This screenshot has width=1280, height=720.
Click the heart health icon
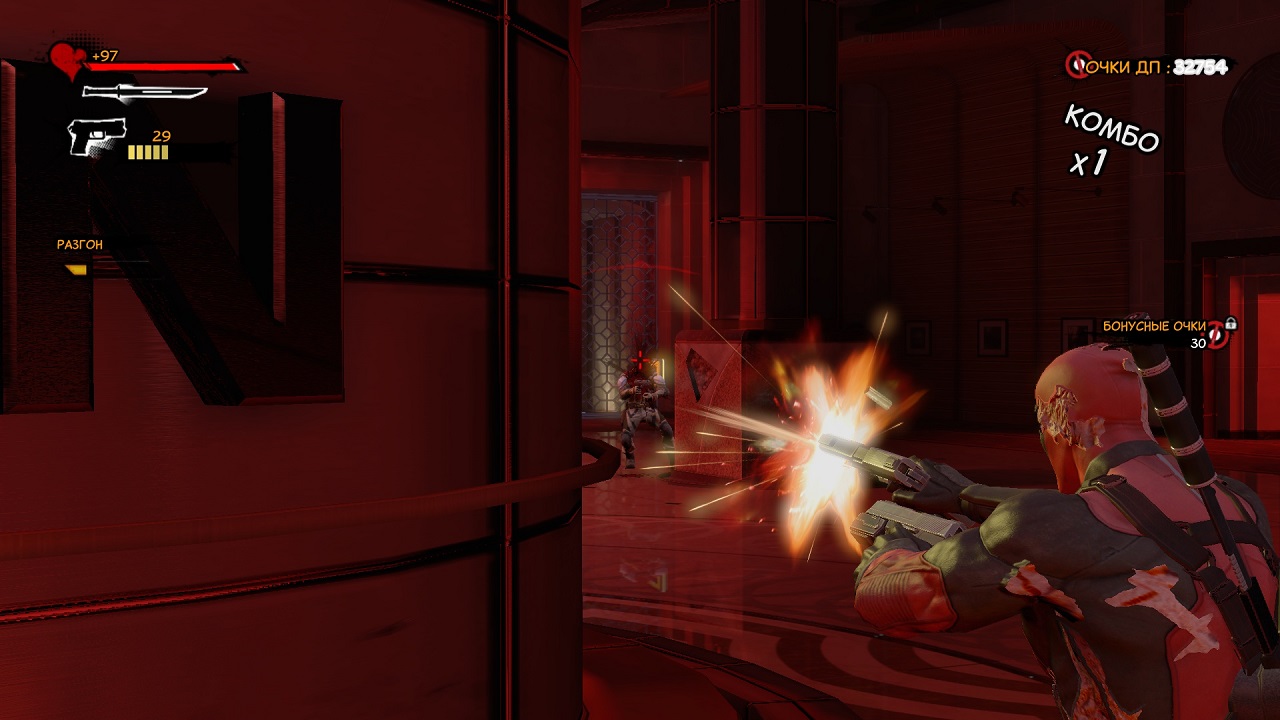point(68,60)
